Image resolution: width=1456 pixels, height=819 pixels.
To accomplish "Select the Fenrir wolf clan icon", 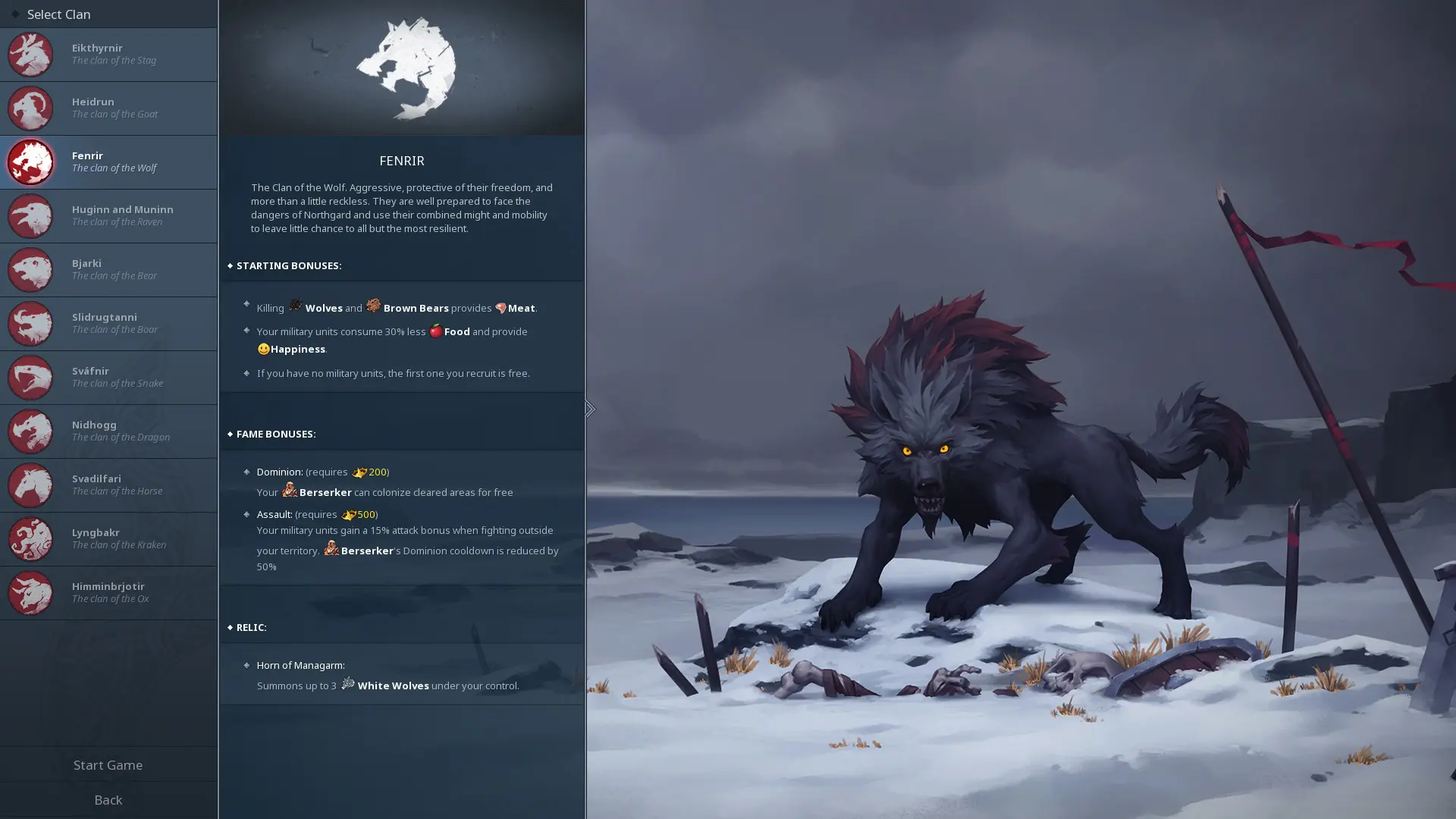I will (x=30, y=162).
